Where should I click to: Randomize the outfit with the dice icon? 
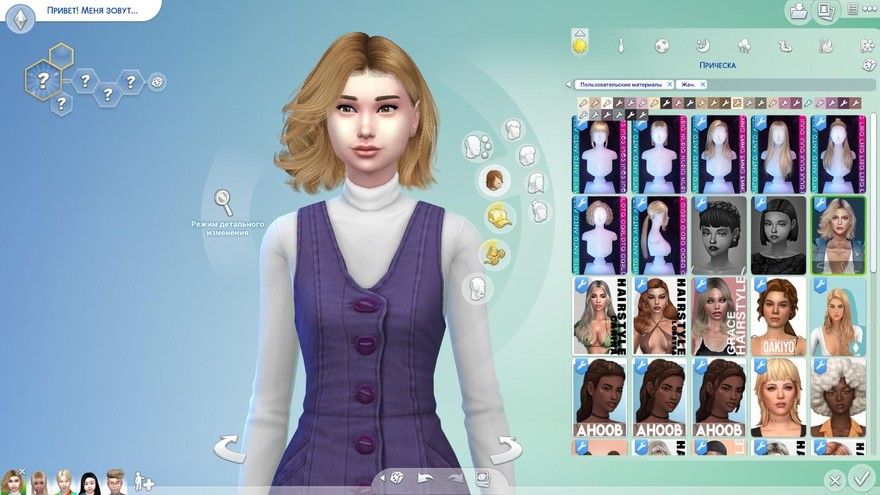tap(397, 478)
